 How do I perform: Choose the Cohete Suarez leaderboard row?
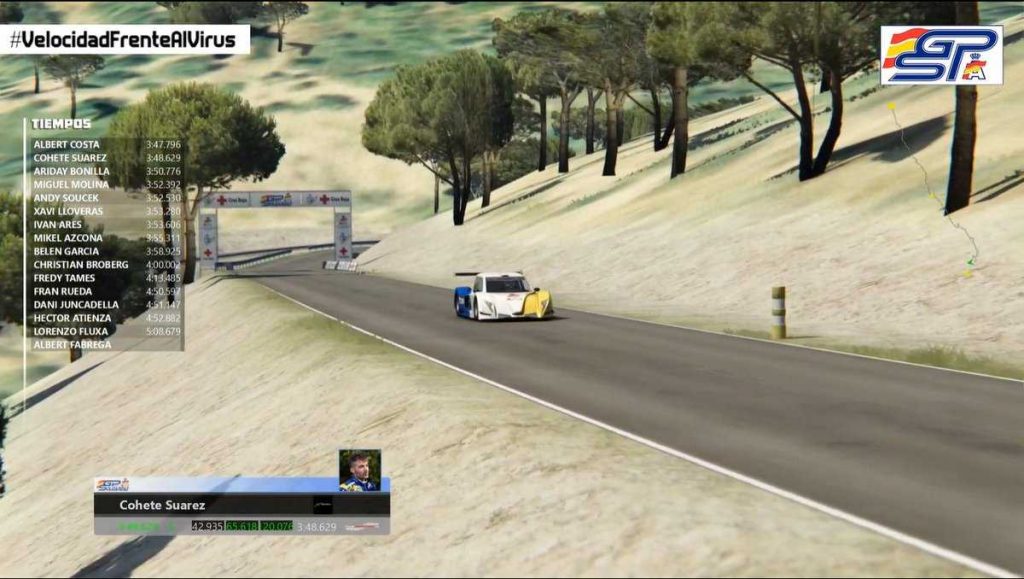105,158
